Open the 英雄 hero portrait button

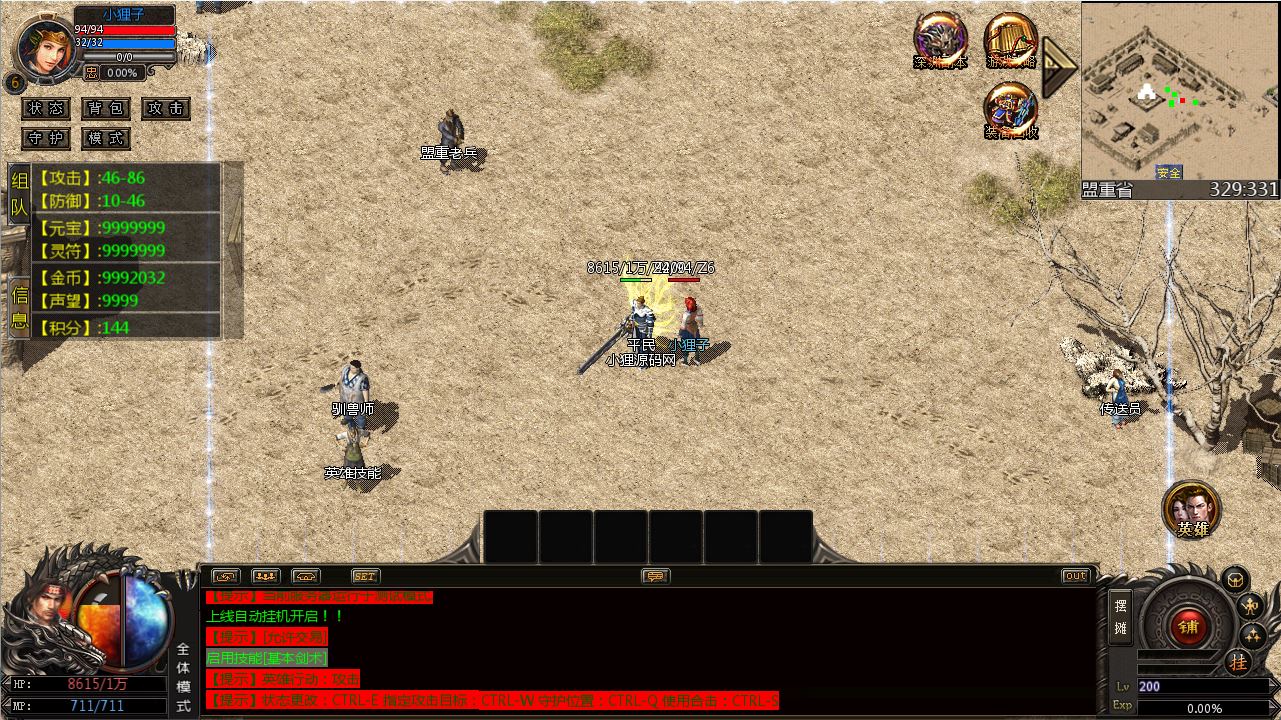[x=1191, y=510]
